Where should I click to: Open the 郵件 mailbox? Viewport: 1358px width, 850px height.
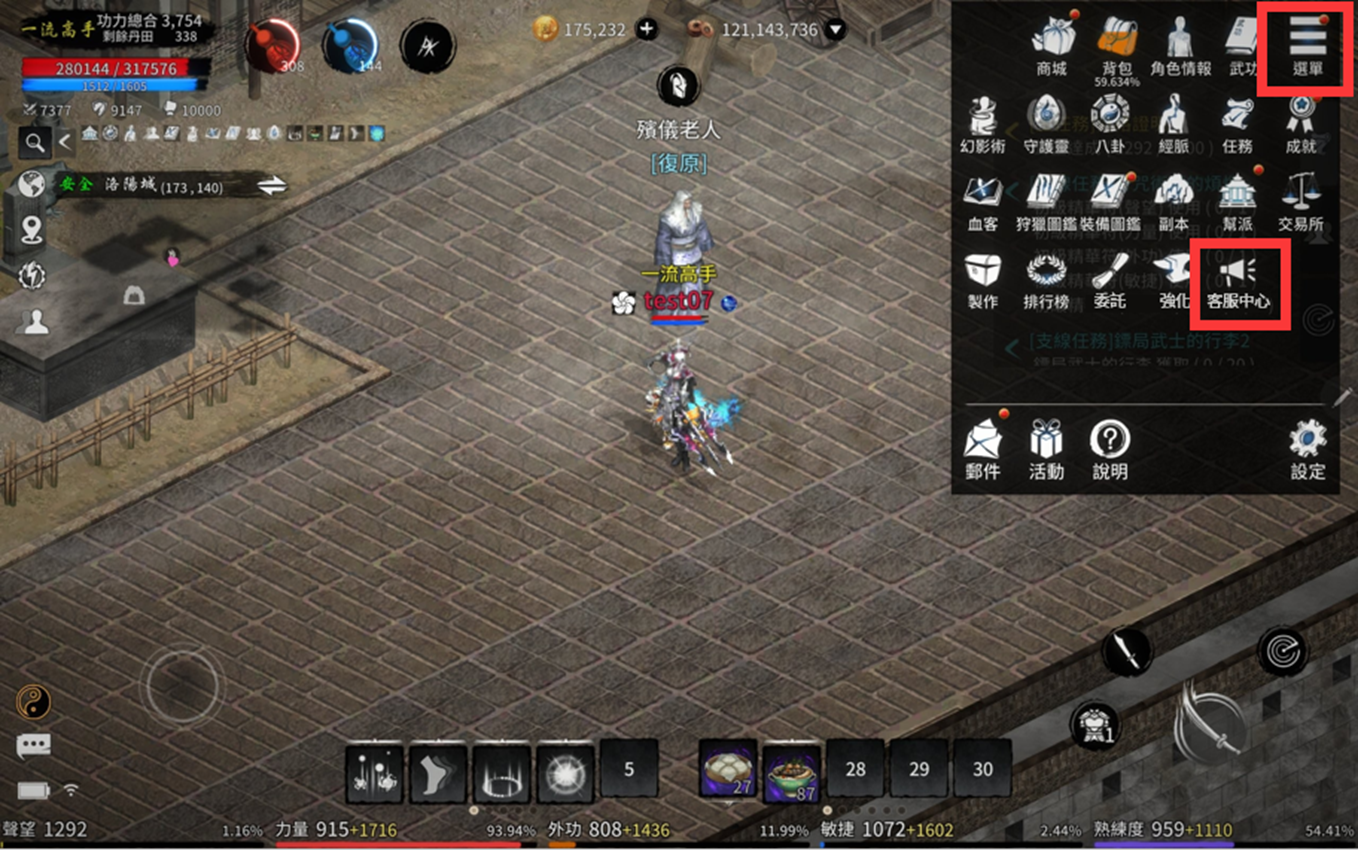(983, 447)
